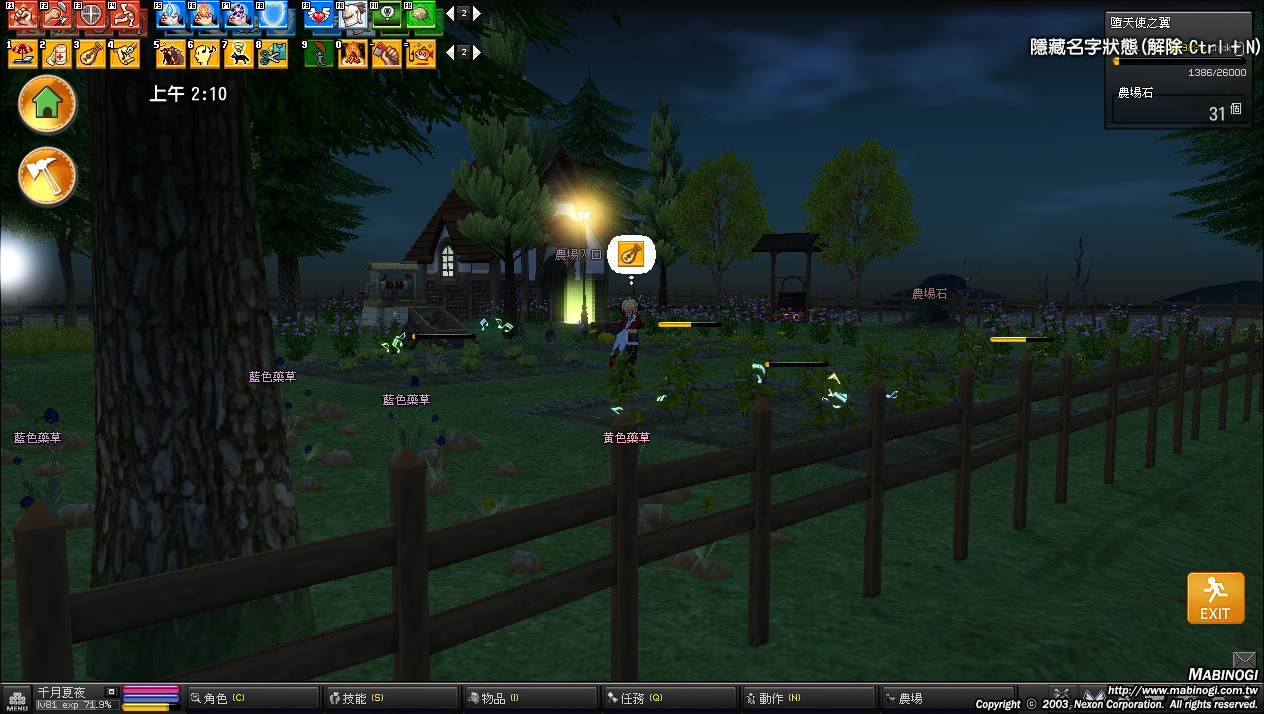Open the 技能 skills window
This screenshot has height=714, width=1264.
(388, 698)
